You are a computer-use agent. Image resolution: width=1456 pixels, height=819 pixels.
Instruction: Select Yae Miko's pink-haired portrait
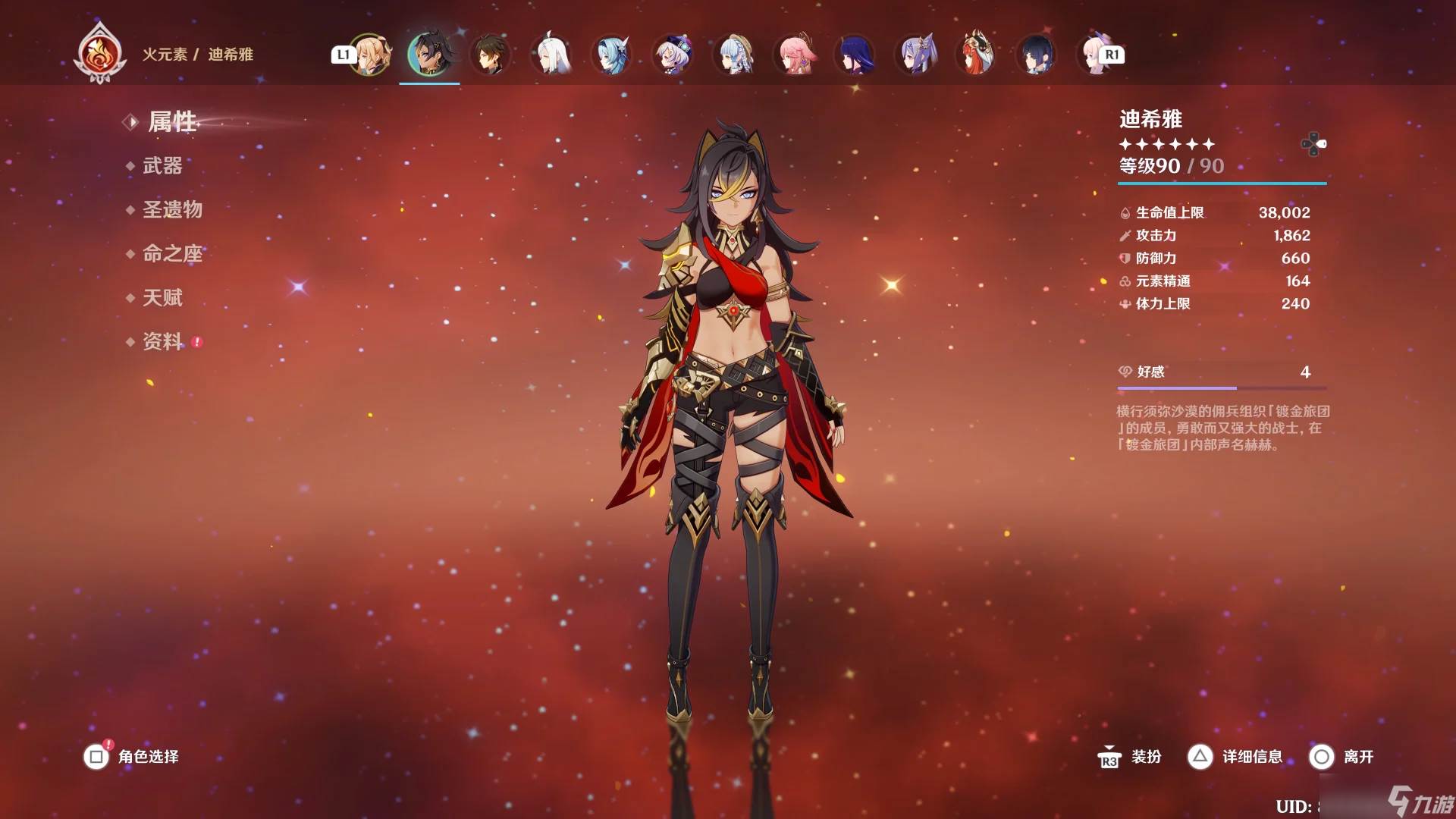click(x=794, y=55)
